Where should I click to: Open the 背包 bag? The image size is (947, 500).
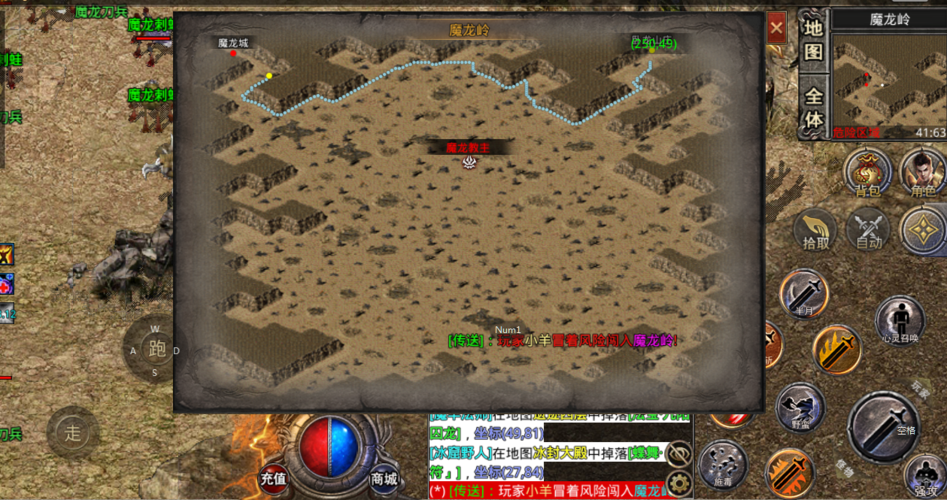tap(867, 172)
